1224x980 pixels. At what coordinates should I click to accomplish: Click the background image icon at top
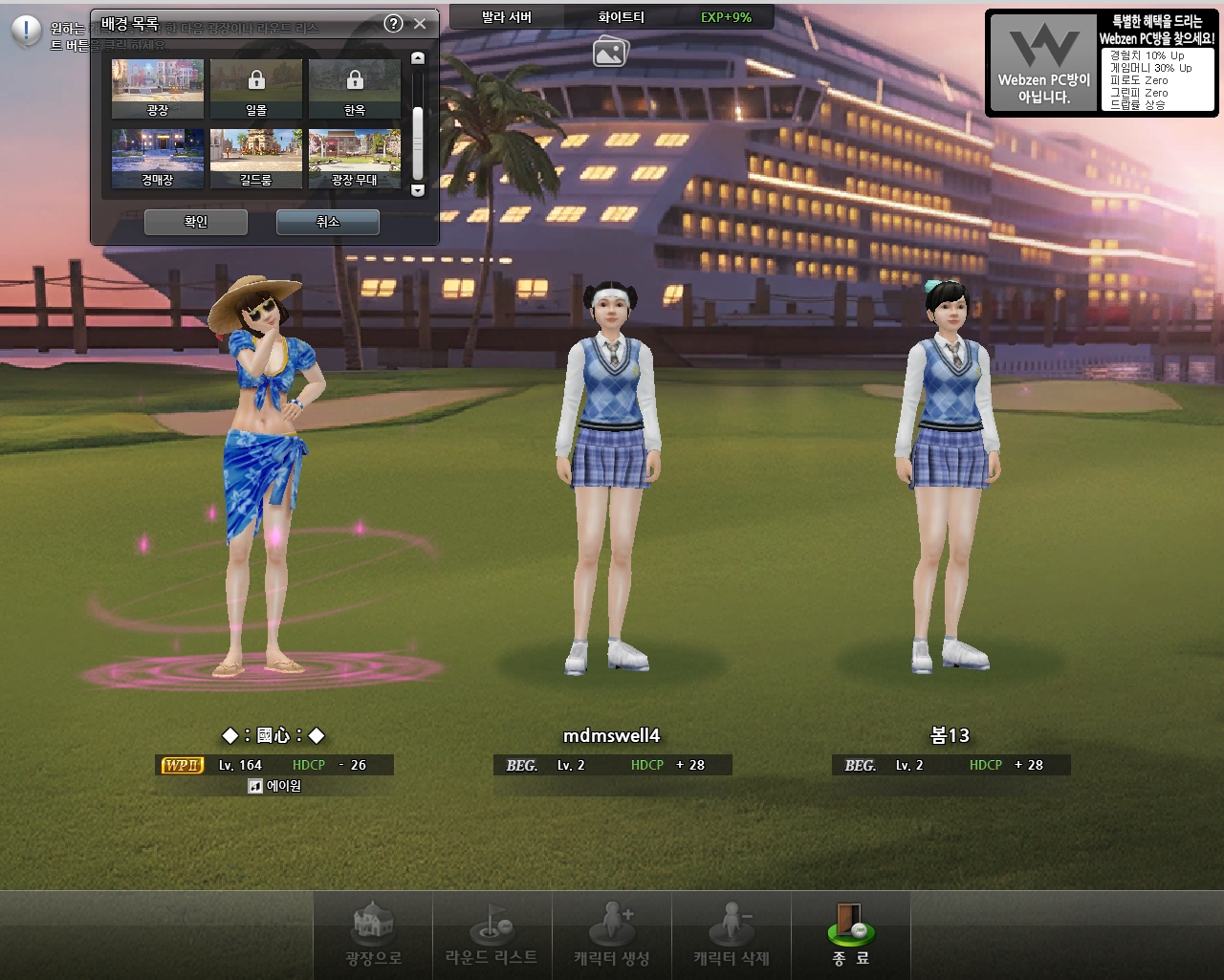coord(610,51)
